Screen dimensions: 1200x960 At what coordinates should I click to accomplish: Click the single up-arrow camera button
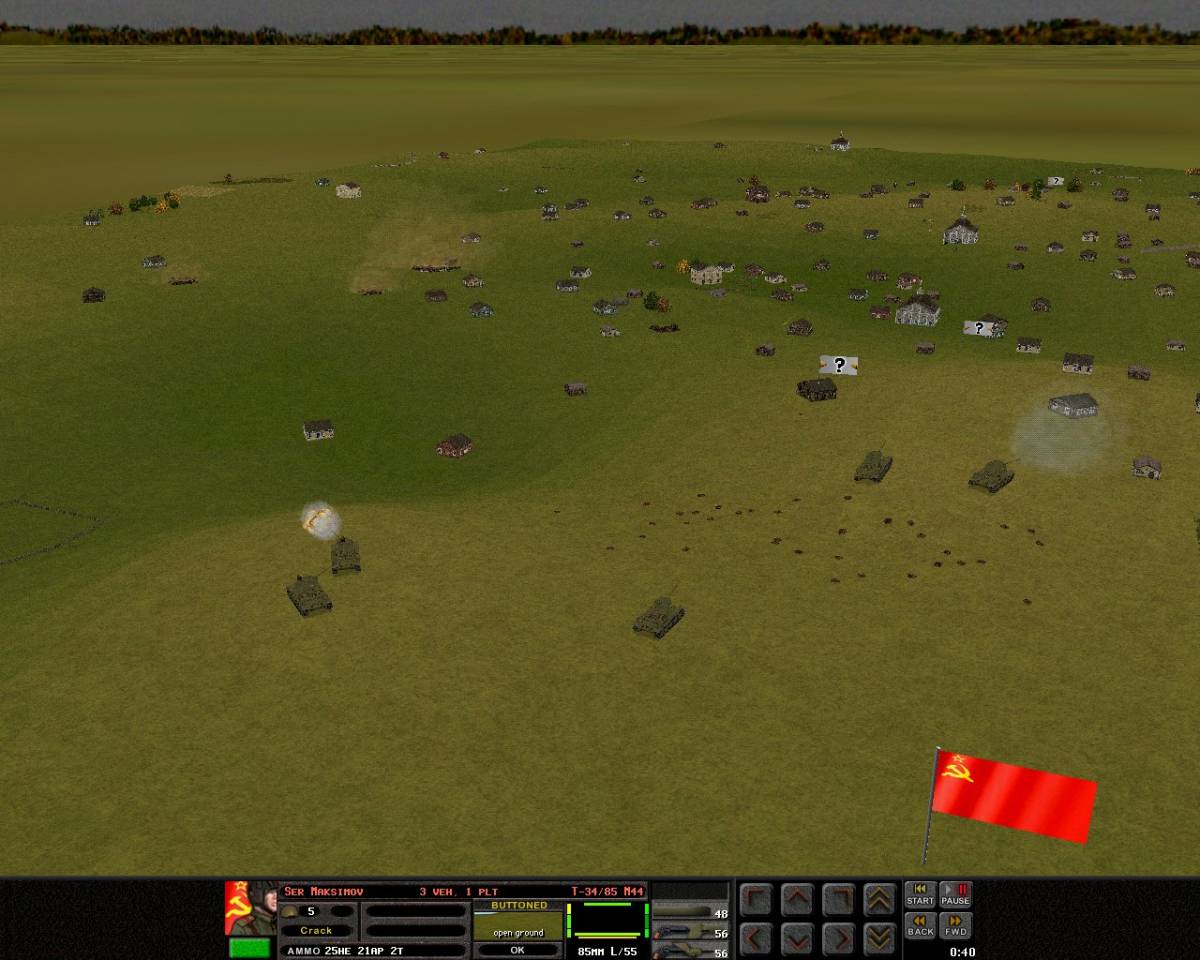[797, 900]
